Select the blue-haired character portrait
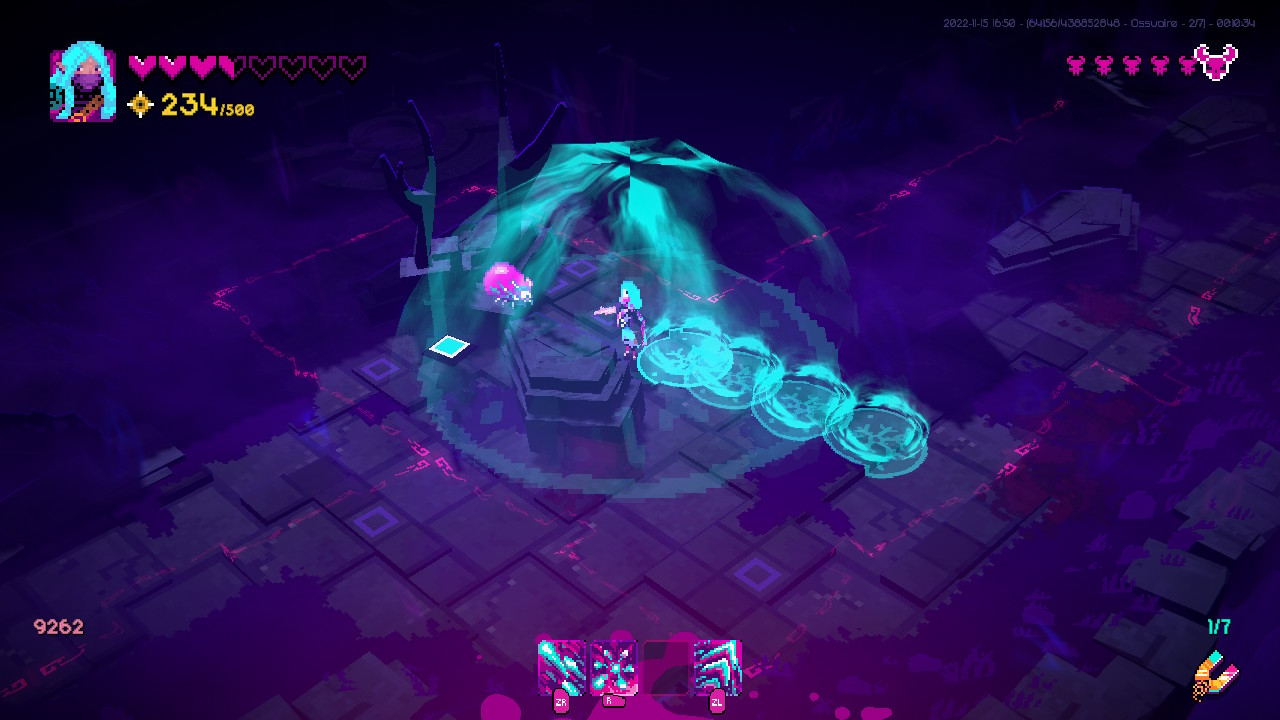Viewport: 1280px width, 720px height. click(x=82, y=85)
